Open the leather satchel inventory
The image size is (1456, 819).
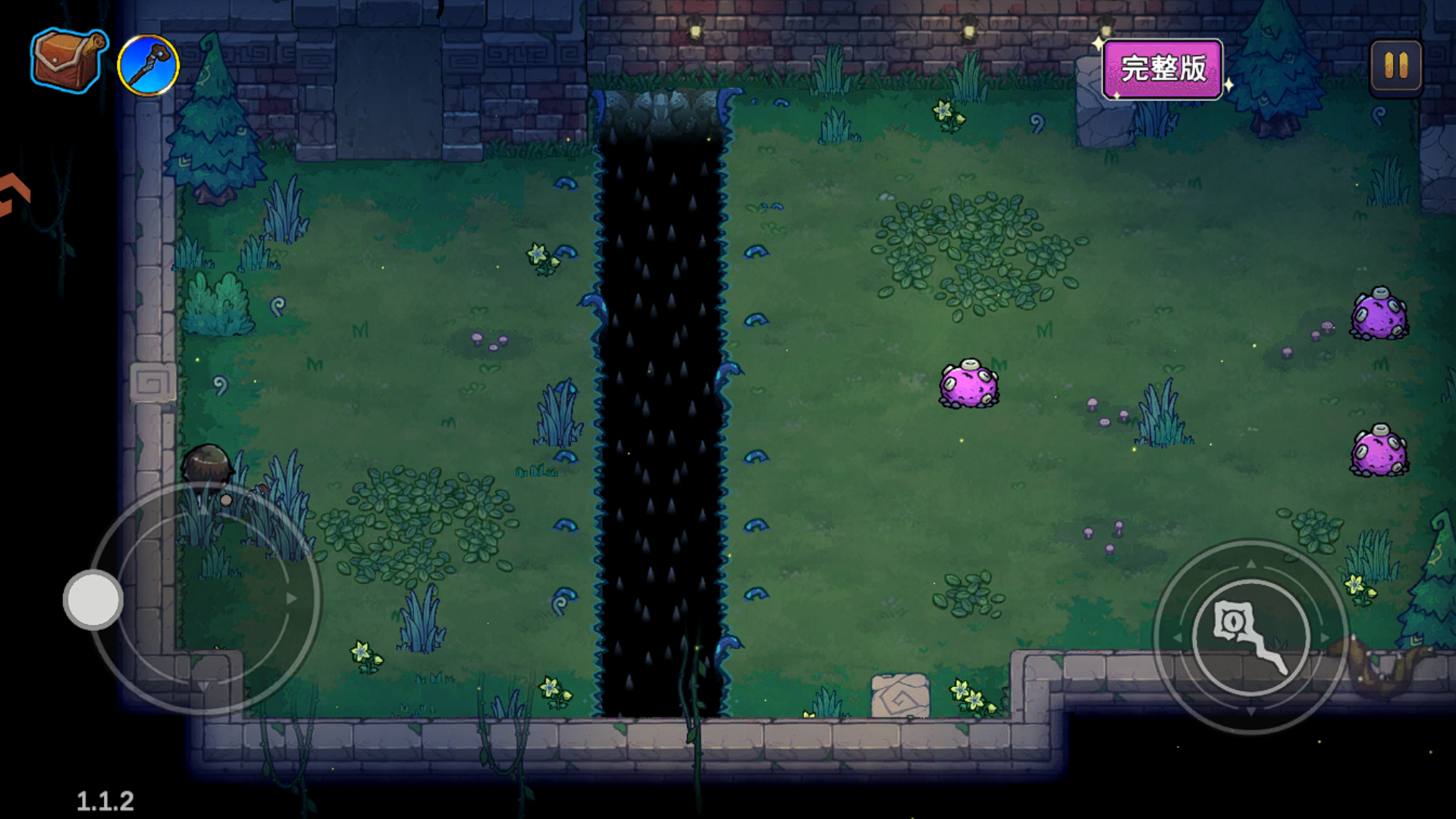coord(67,61)
